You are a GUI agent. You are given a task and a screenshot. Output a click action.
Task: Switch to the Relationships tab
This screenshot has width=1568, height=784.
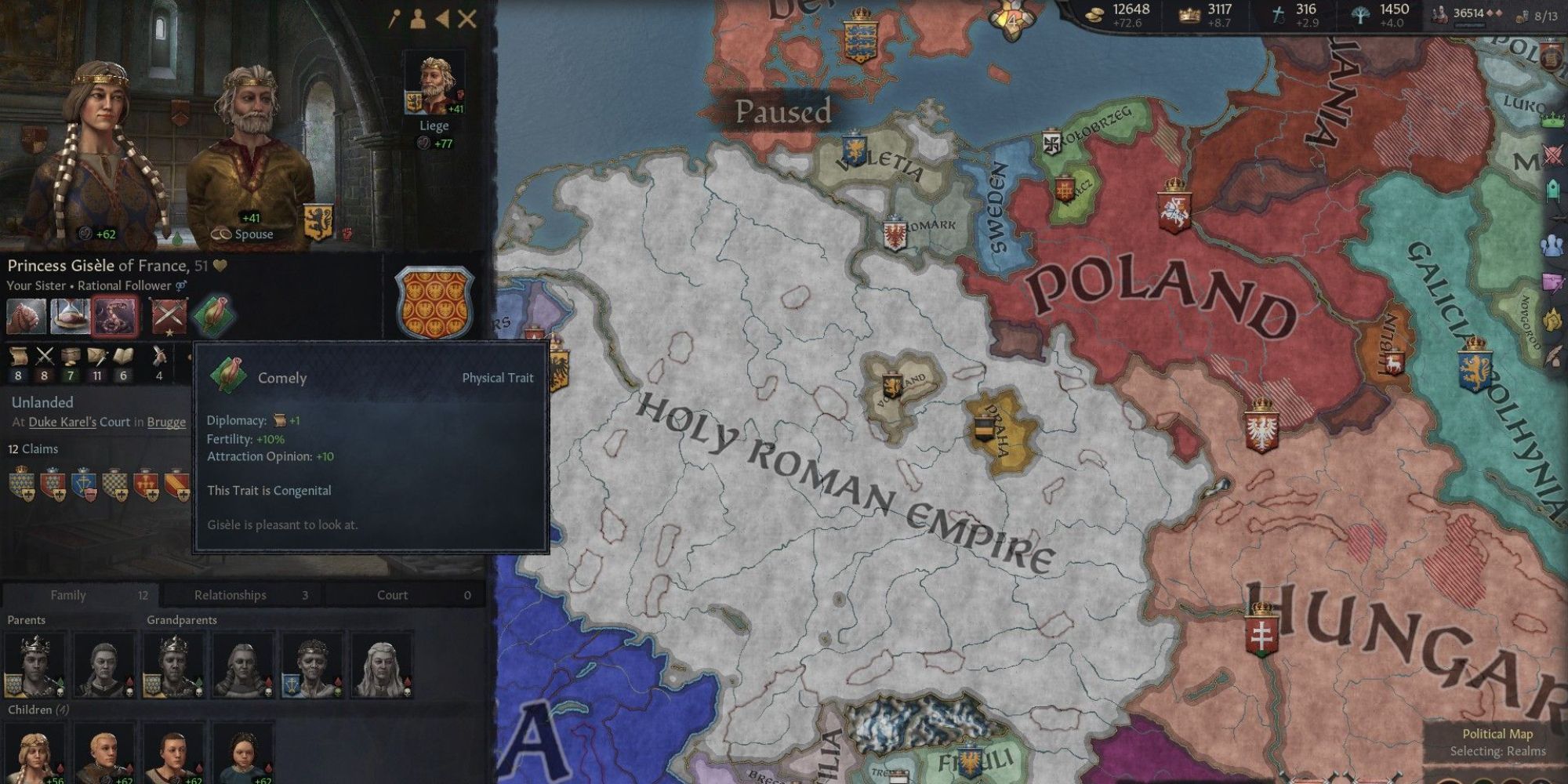[230, 594]
